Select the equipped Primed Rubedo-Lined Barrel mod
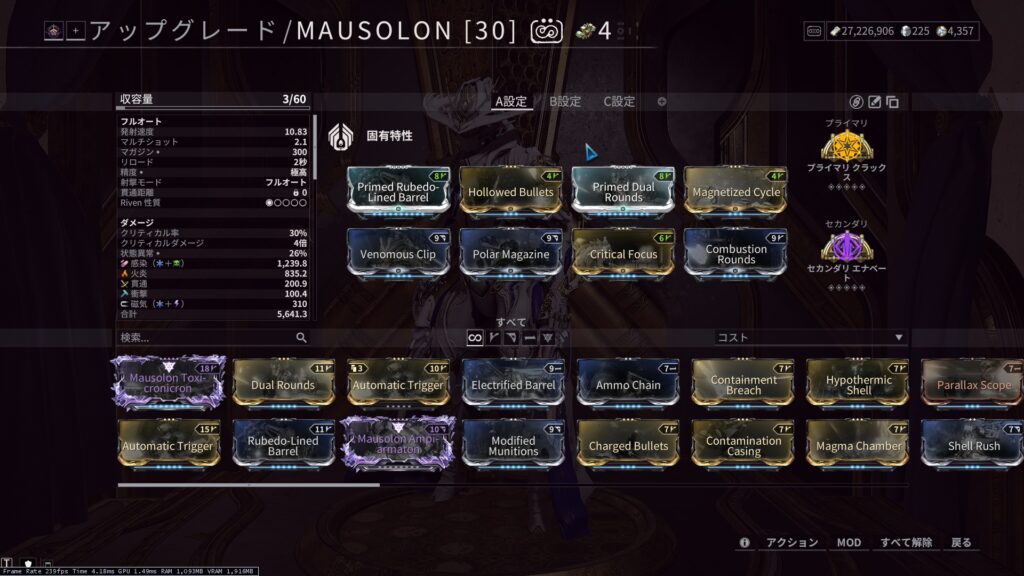The image size is (1024, 576). point(398,191)
